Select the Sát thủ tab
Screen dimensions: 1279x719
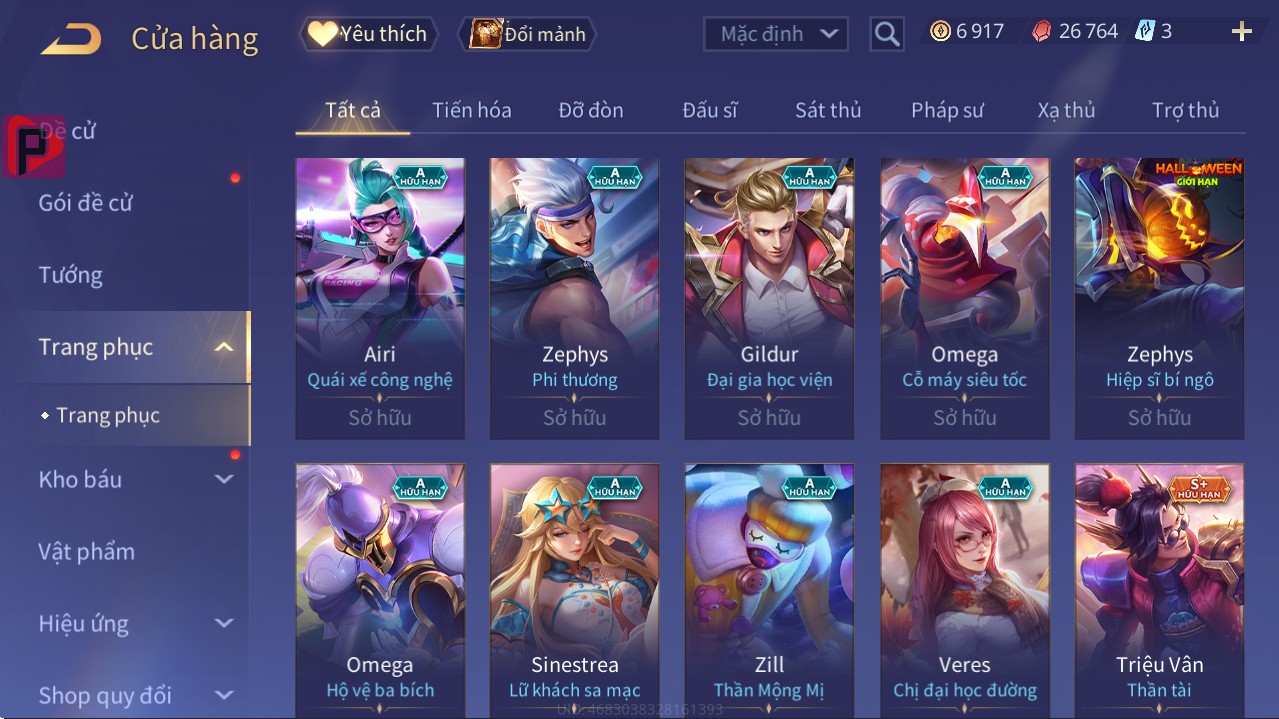pyautogui.click(x=828, y=110)
